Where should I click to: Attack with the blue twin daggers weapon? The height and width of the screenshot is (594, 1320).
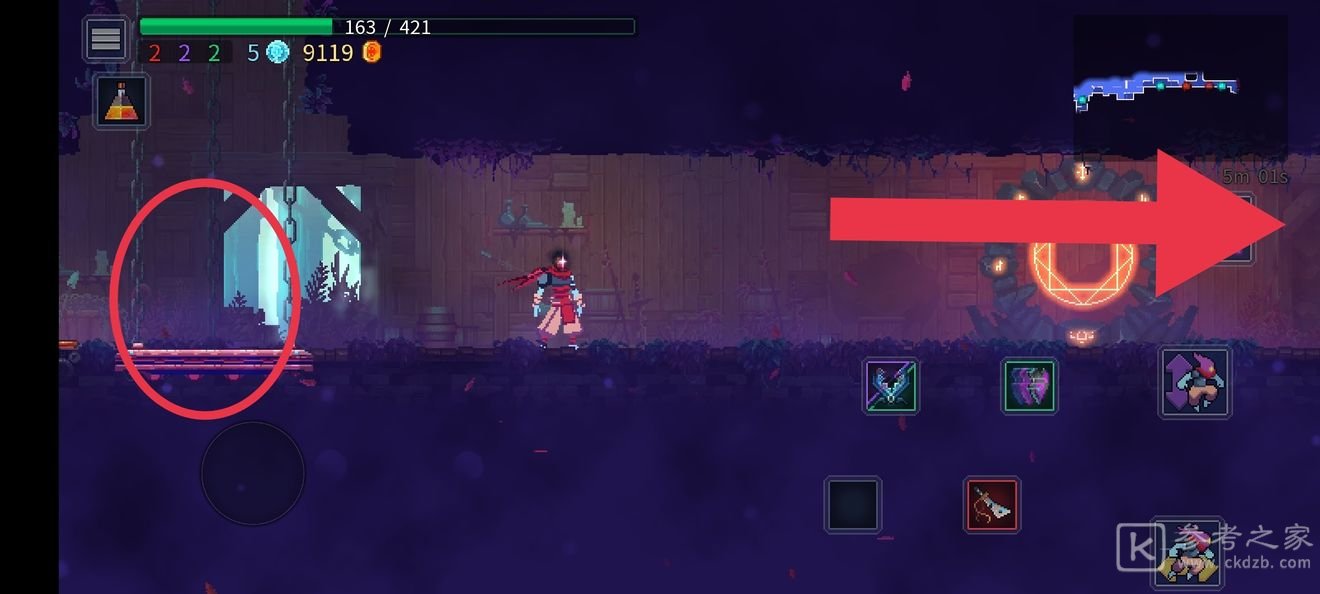pyautogui.click(x=890, y=387)
